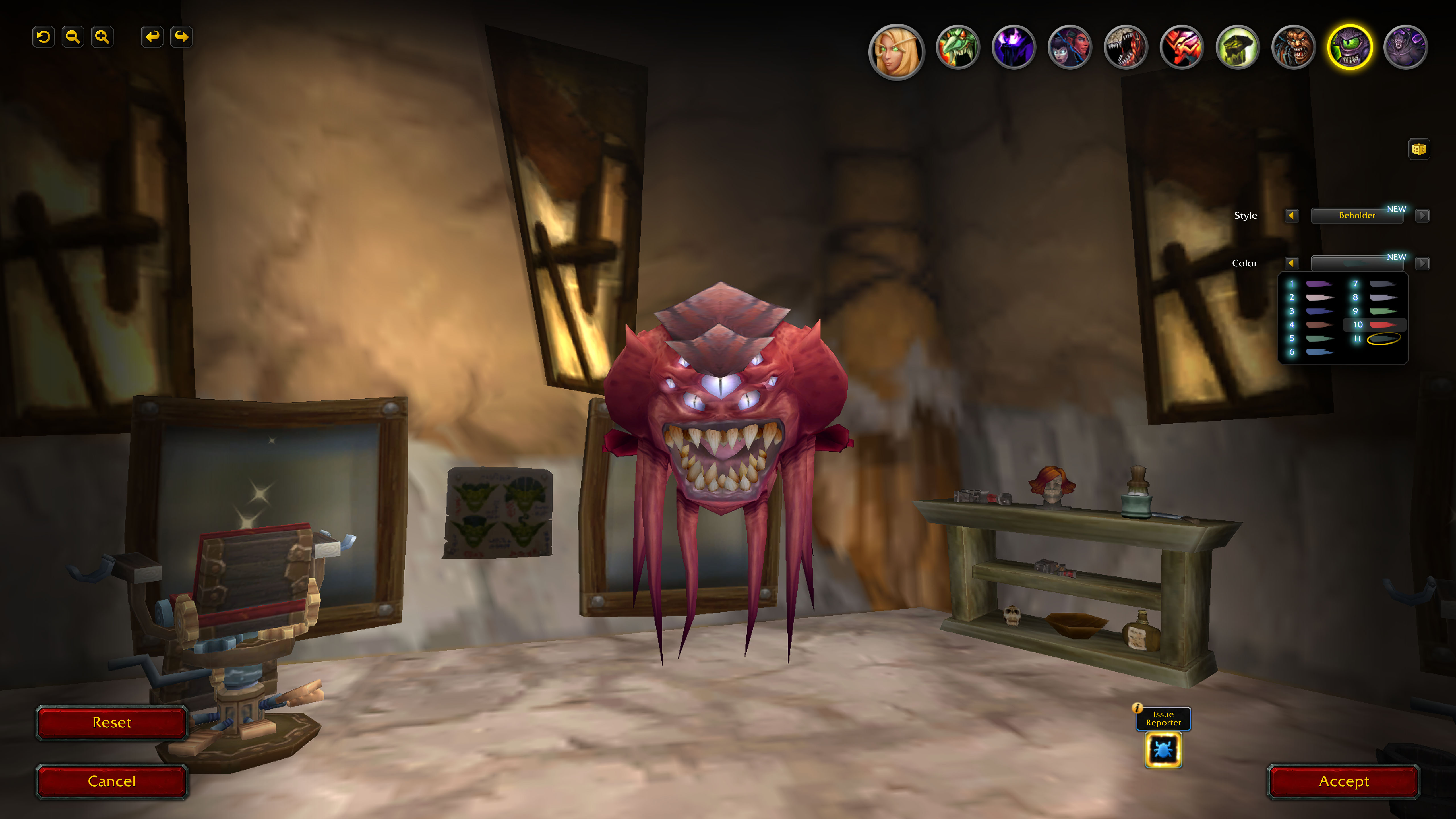Select the white skull dinosaur portrait
The image size is (1456, 819).
tap(1125, 47)
